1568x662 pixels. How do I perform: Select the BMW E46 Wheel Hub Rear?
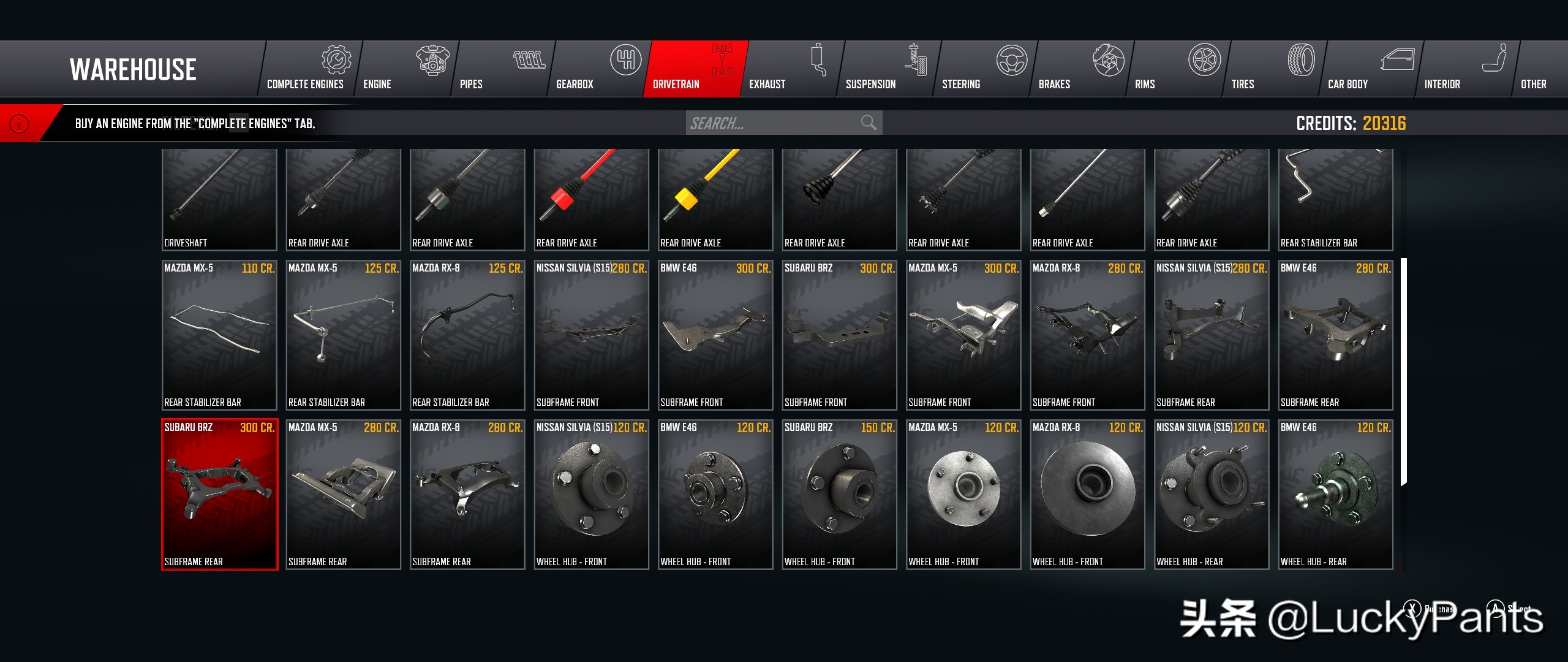click(1335, 494)
